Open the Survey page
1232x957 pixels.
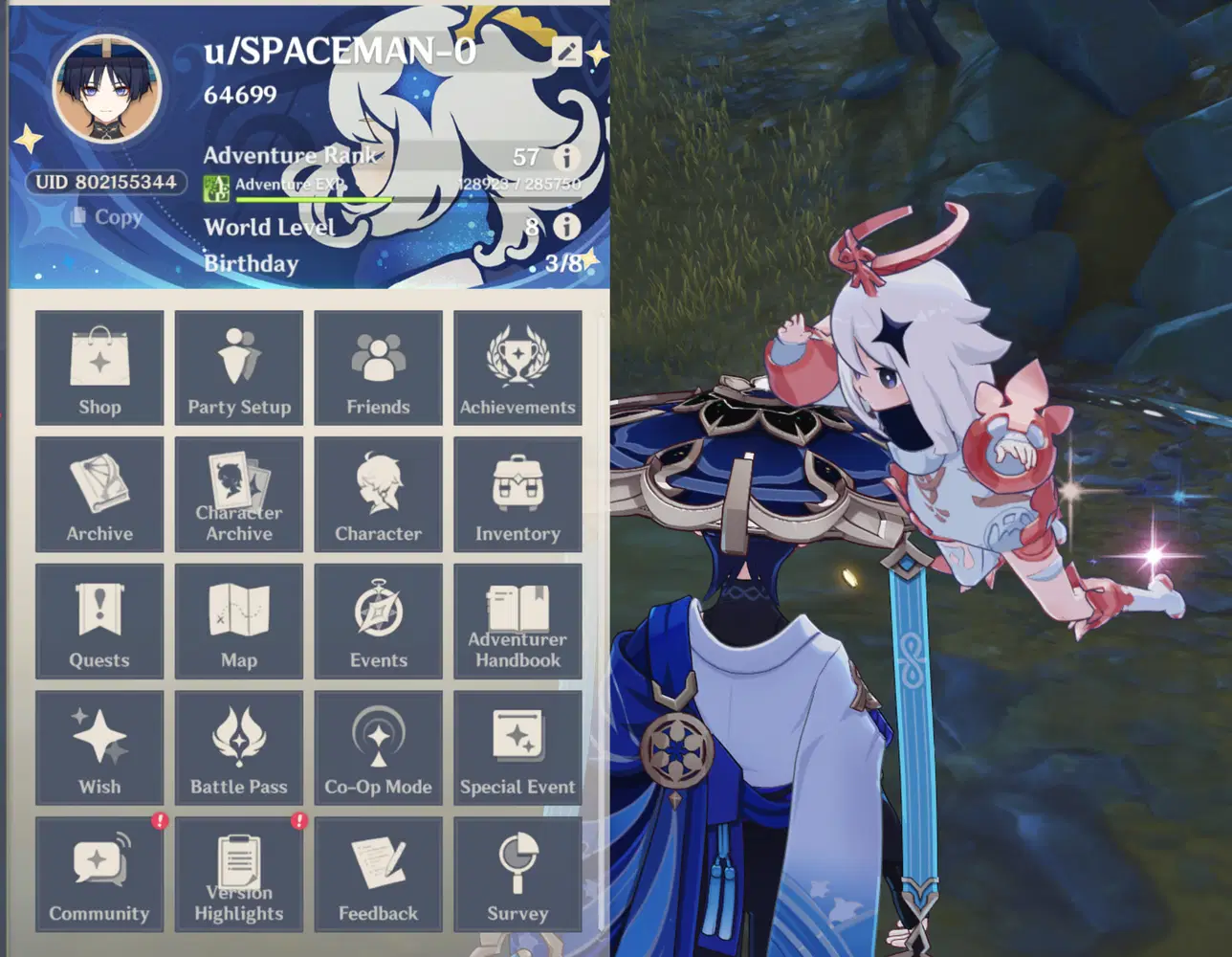pos(518,873)
